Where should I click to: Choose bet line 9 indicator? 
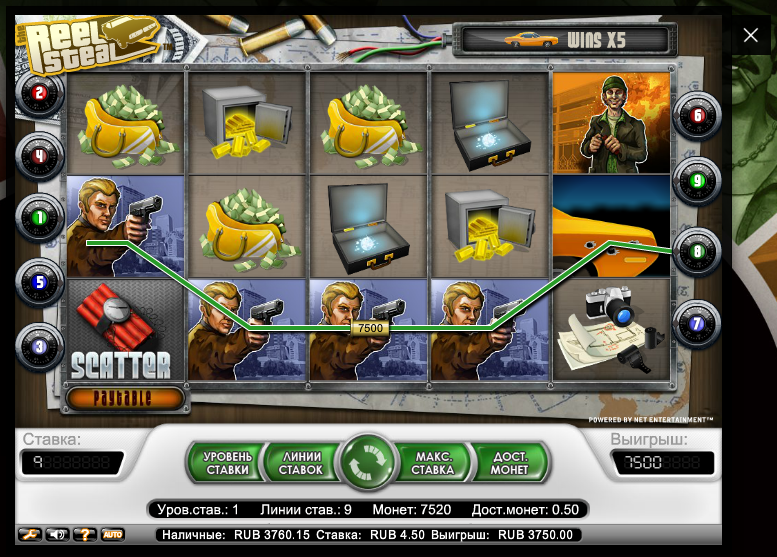pyautogui.click(x=697, y=182)
